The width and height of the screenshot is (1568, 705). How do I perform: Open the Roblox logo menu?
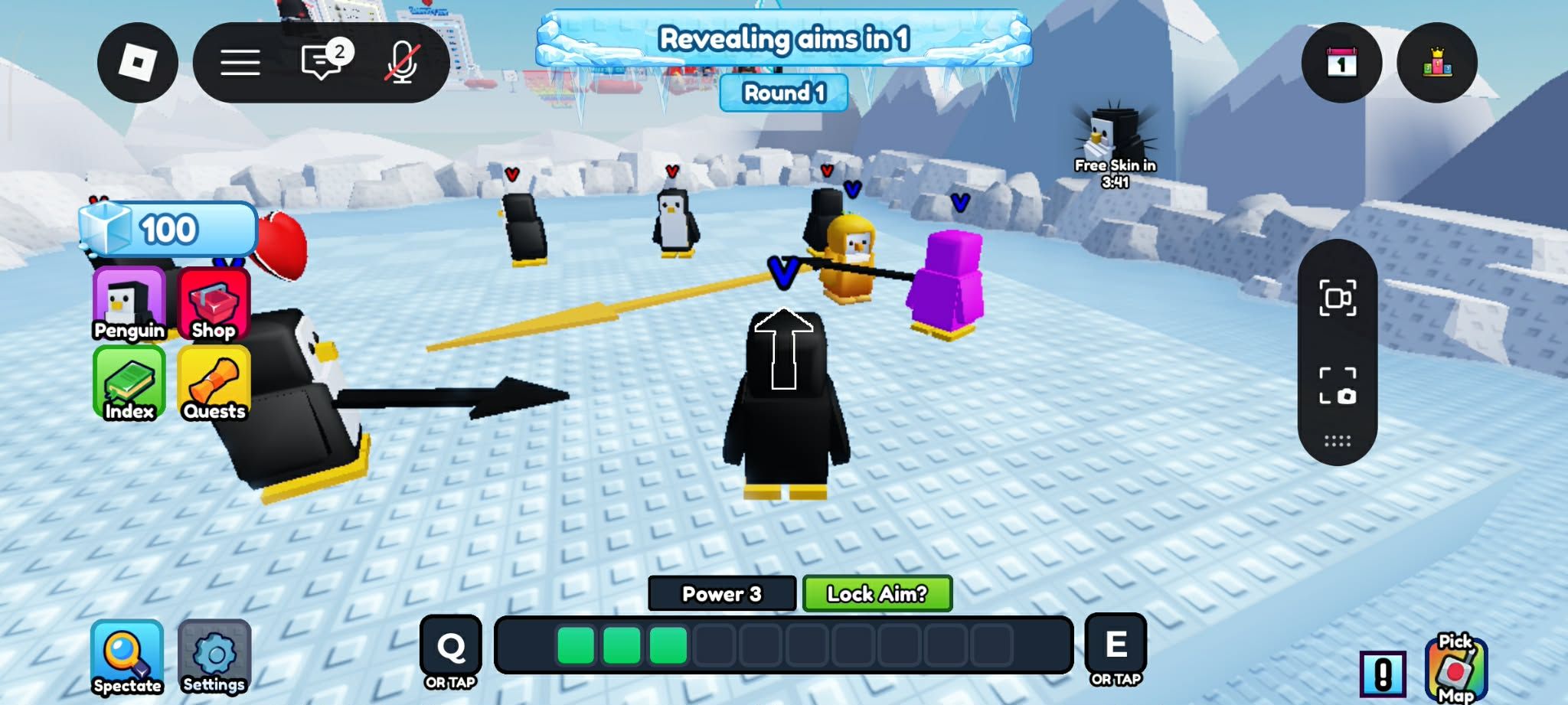tap(138, 63)
